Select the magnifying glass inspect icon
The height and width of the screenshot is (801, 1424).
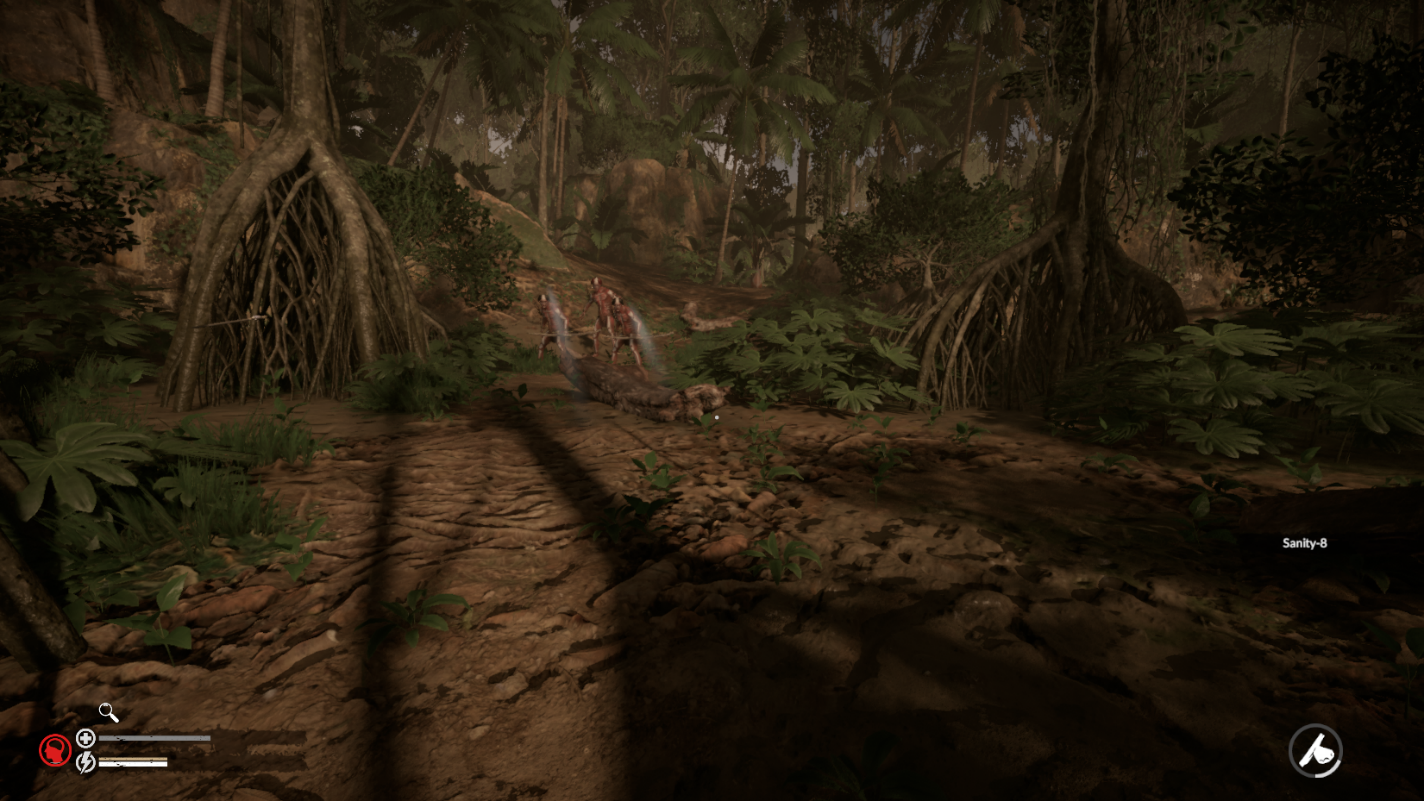(x=107, y=712)
